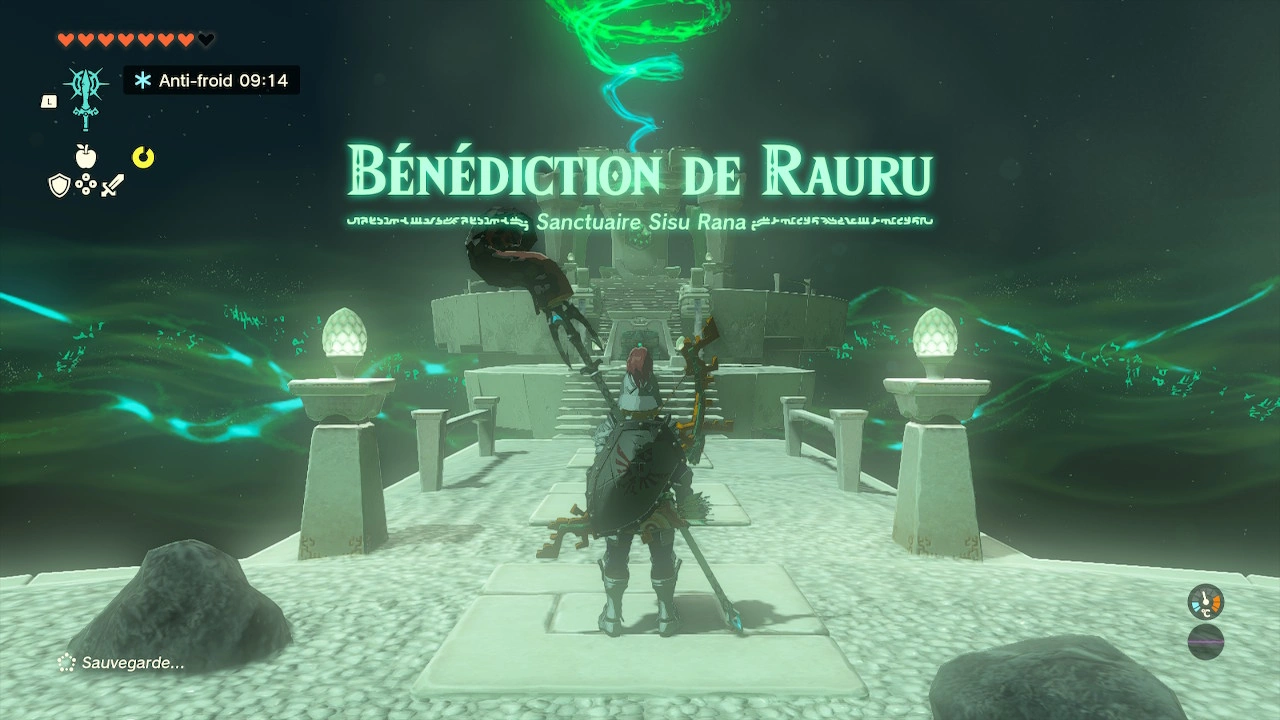Image resolution: width=1280 pixels, height=720 pixels.
Task: Click the Anti-froid status effect badge
Action: (211, 80)
